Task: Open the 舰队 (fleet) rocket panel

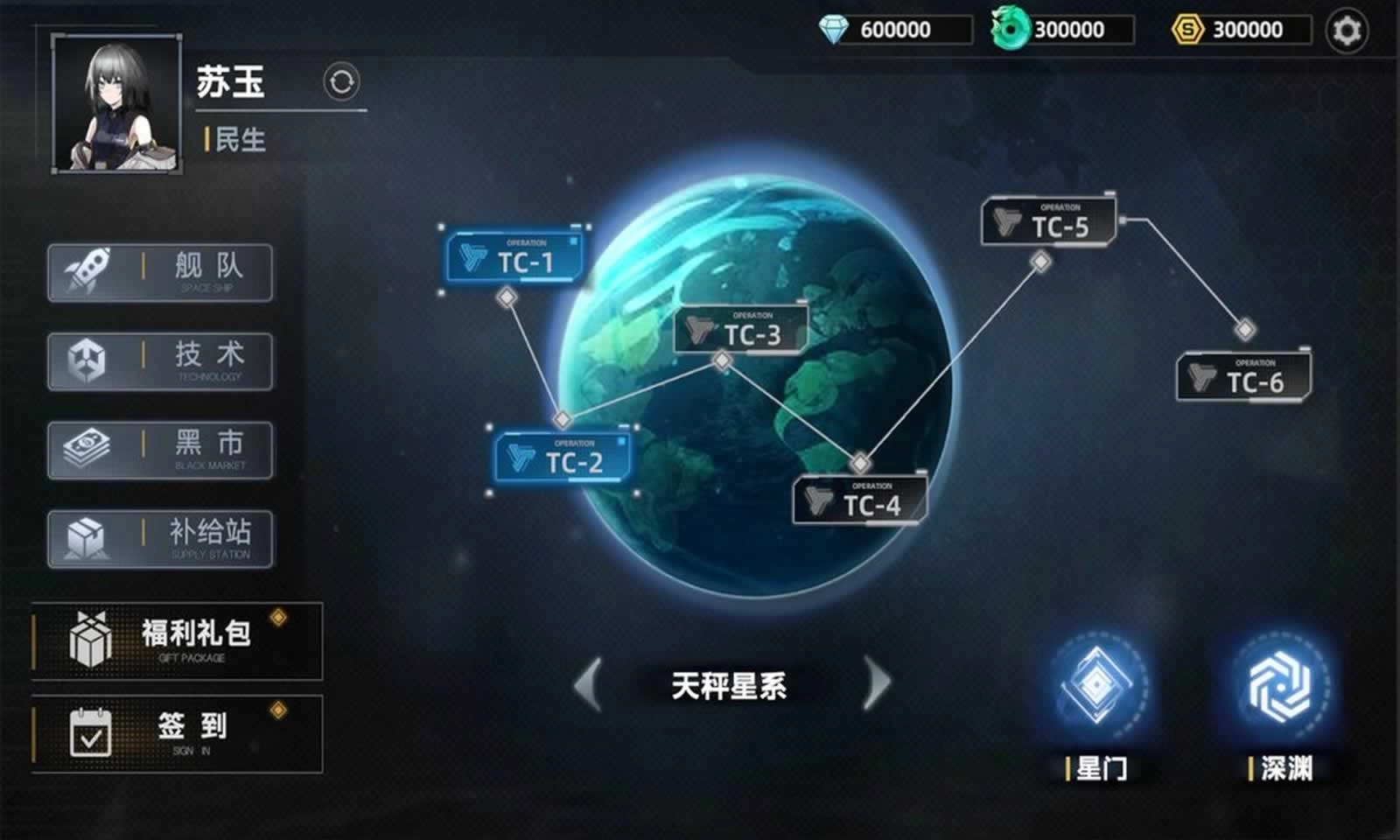Action: (x=160, y=272)
